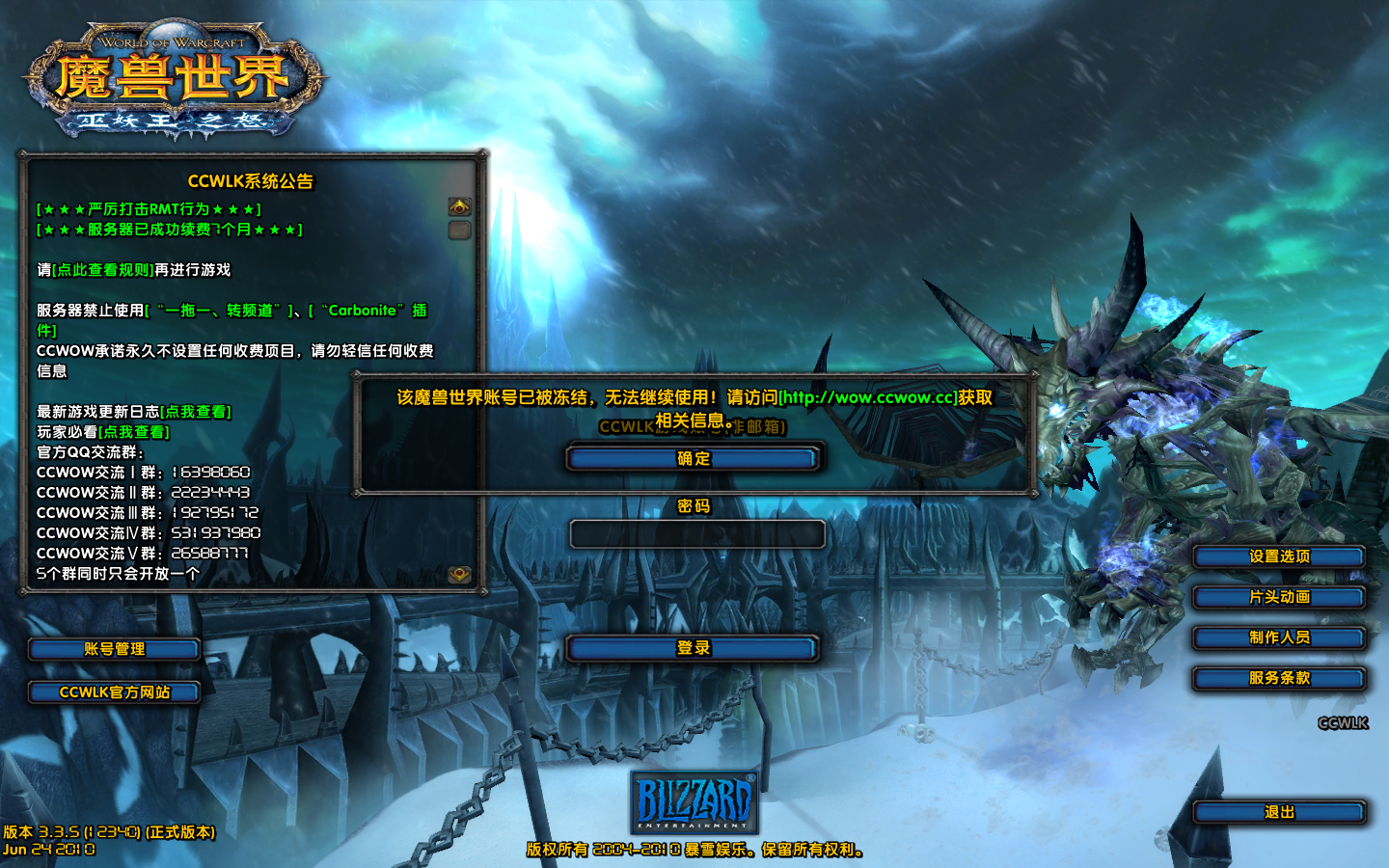Viewport: 1389px width, 868px height.
Task: Play the 片头动画 intro cinematic
Action: tap(1278, 597)
